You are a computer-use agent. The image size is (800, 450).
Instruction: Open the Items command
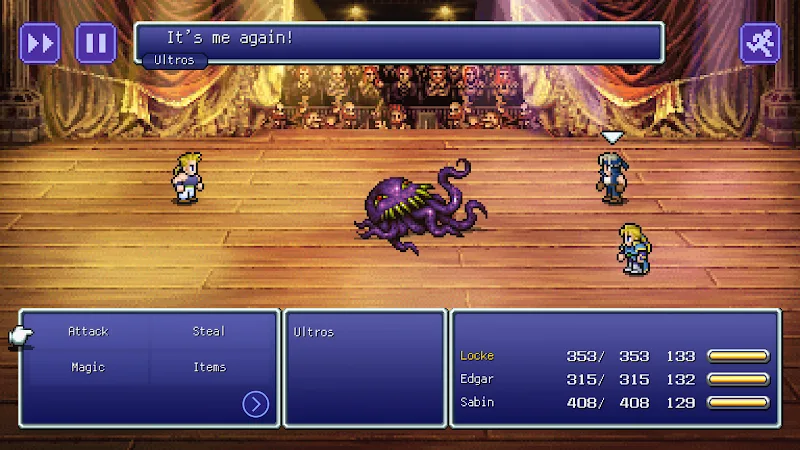[x=209, y=367]
